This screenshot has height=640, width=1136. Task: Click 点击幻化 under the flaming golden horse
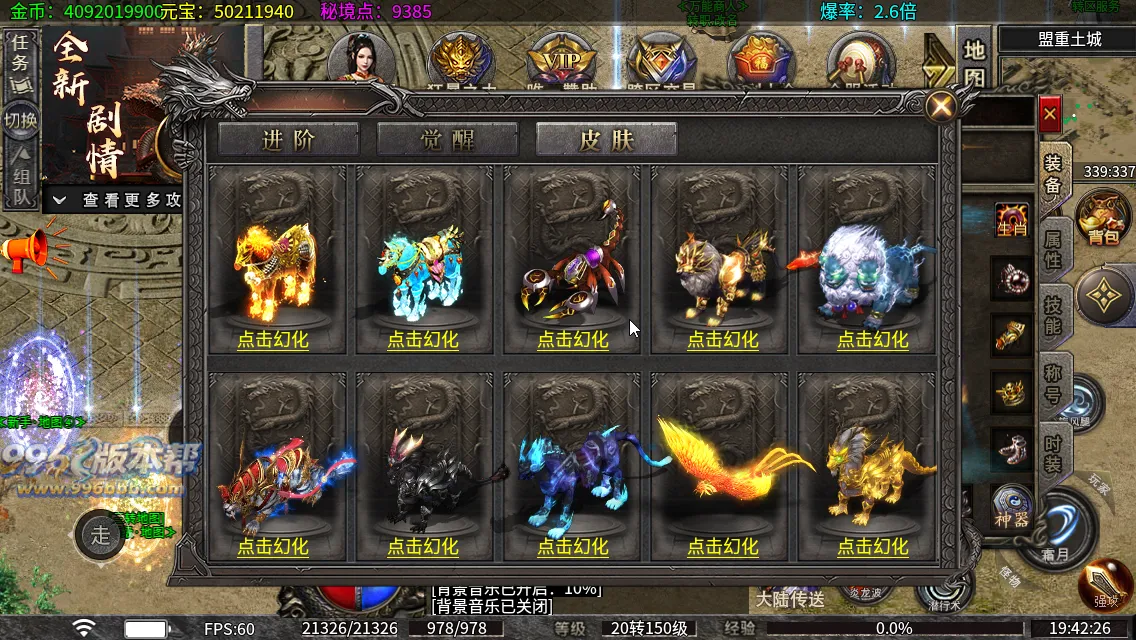[273, 339]
